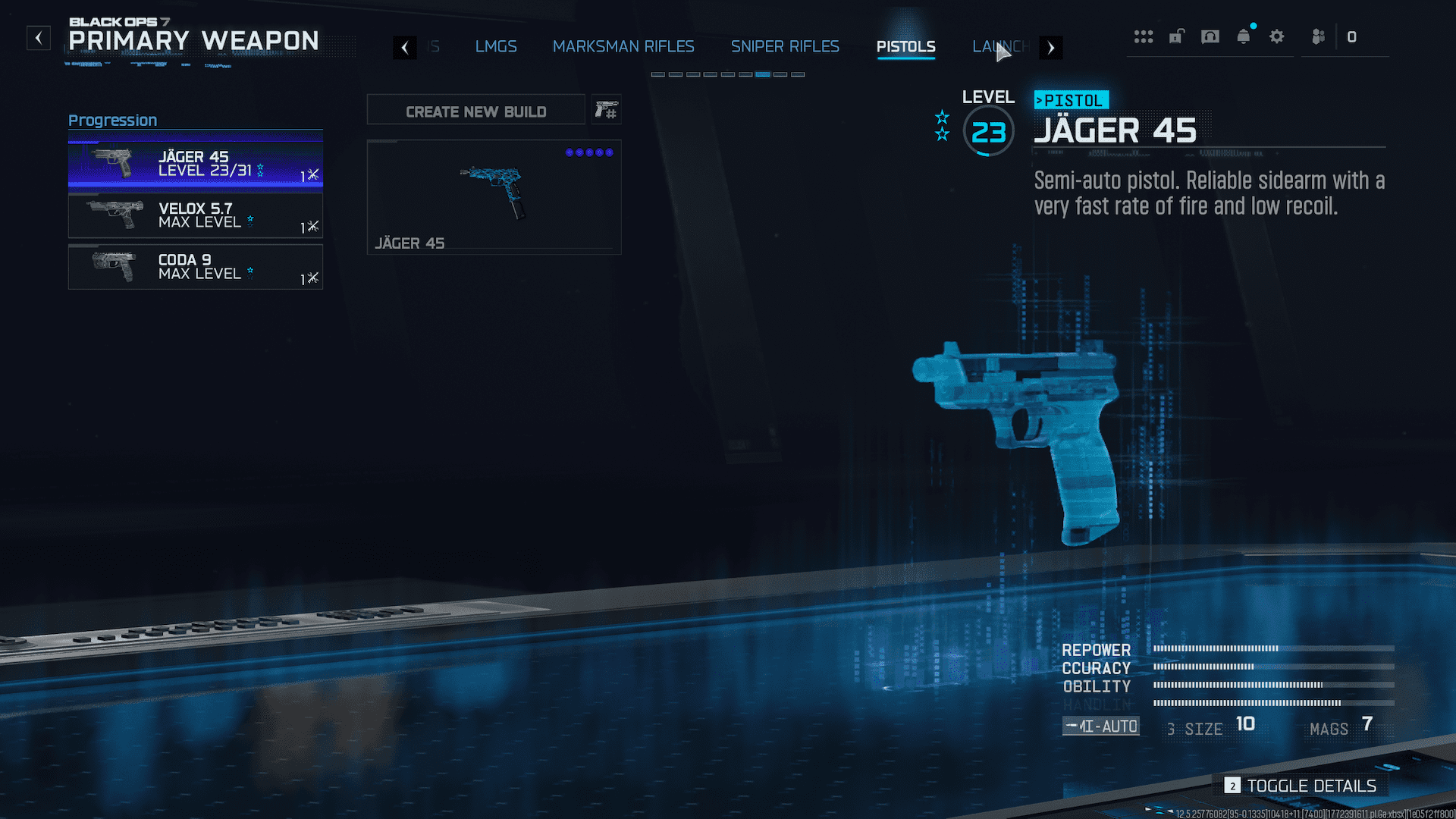Open the six-dot grid menu
The height and width of the screenshot is (819, 1456).
1144,36
